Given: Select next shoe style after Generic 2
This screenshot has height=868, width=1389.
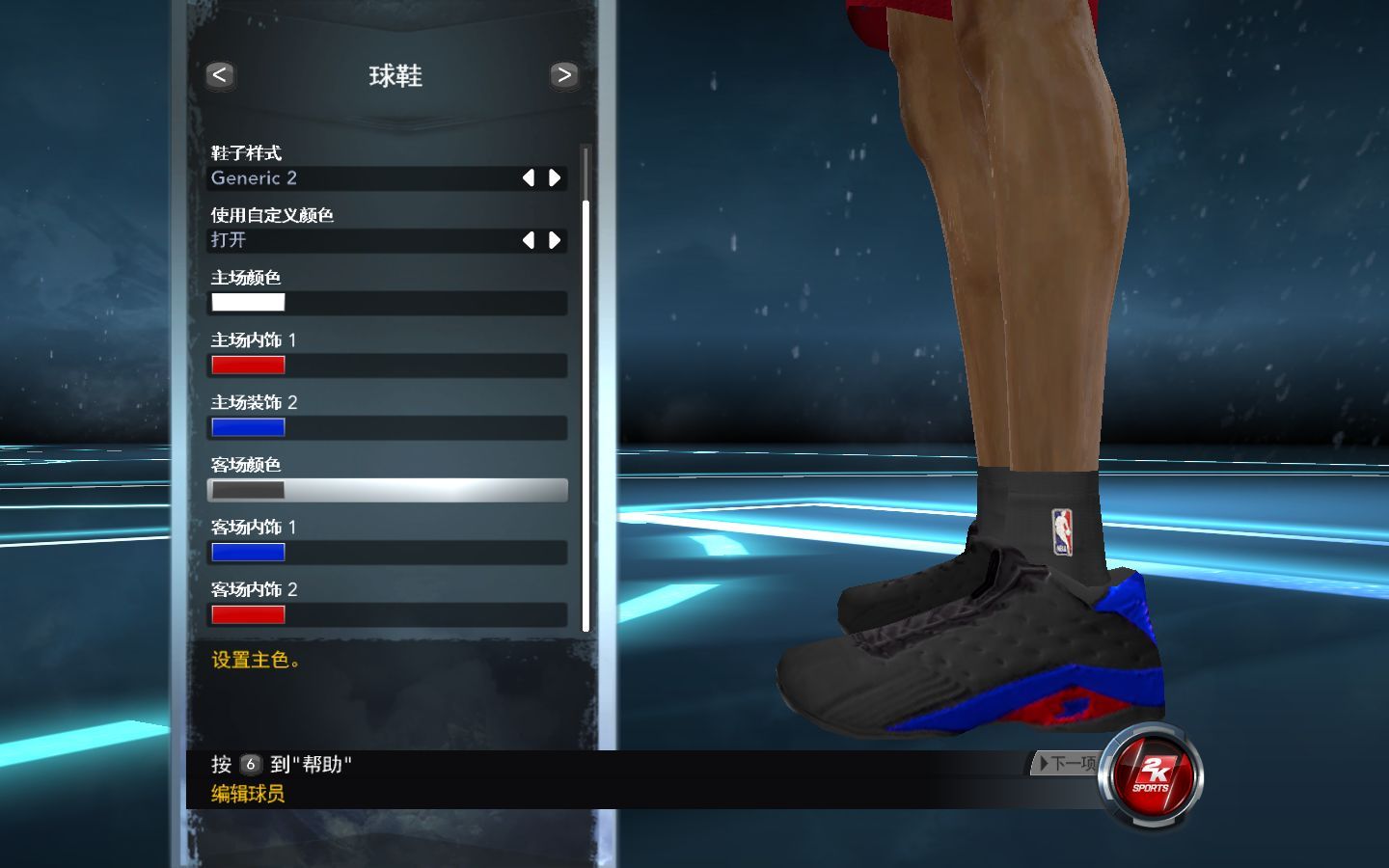Looking at the screenshot, I should 555,177.
